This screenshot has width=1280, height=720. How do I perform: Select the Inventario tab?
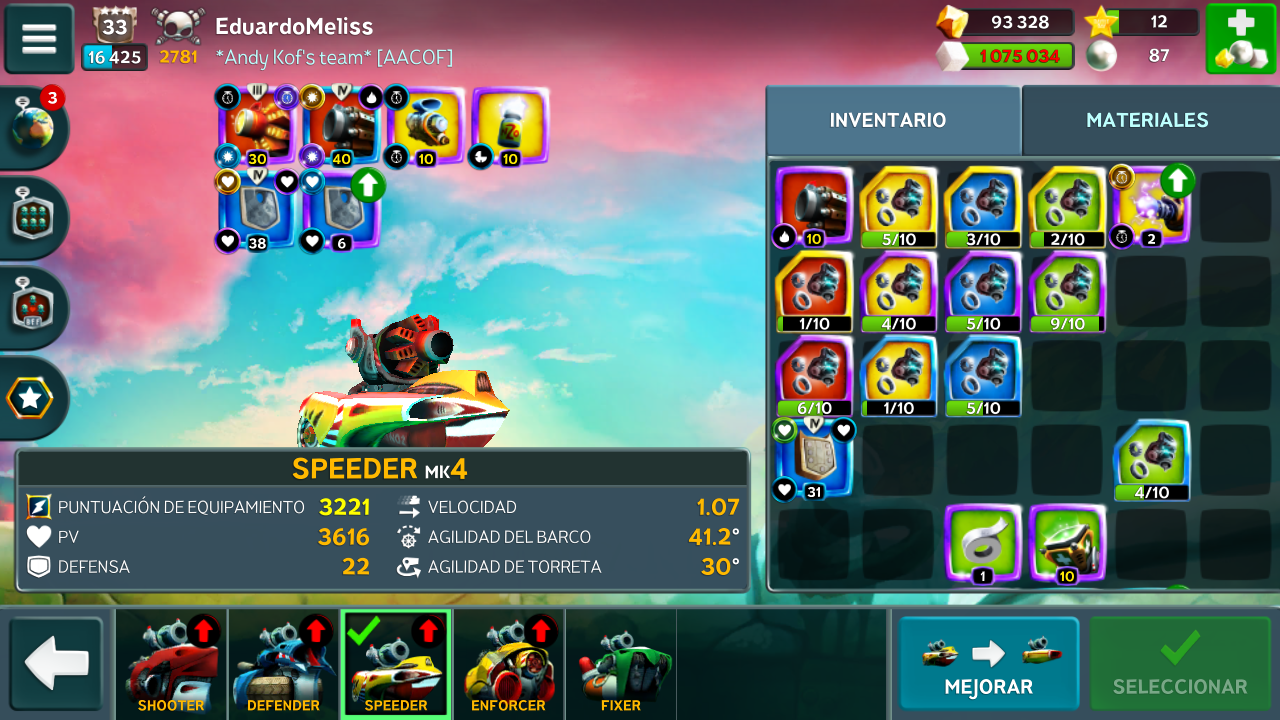pos(887,120)
